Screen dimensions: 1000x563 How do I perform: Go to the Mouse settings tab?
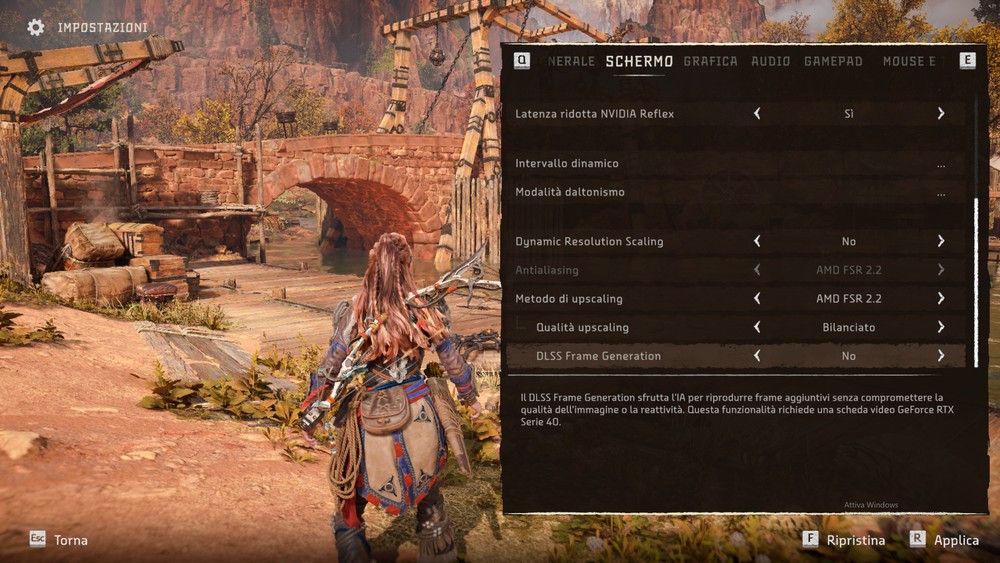909,61
